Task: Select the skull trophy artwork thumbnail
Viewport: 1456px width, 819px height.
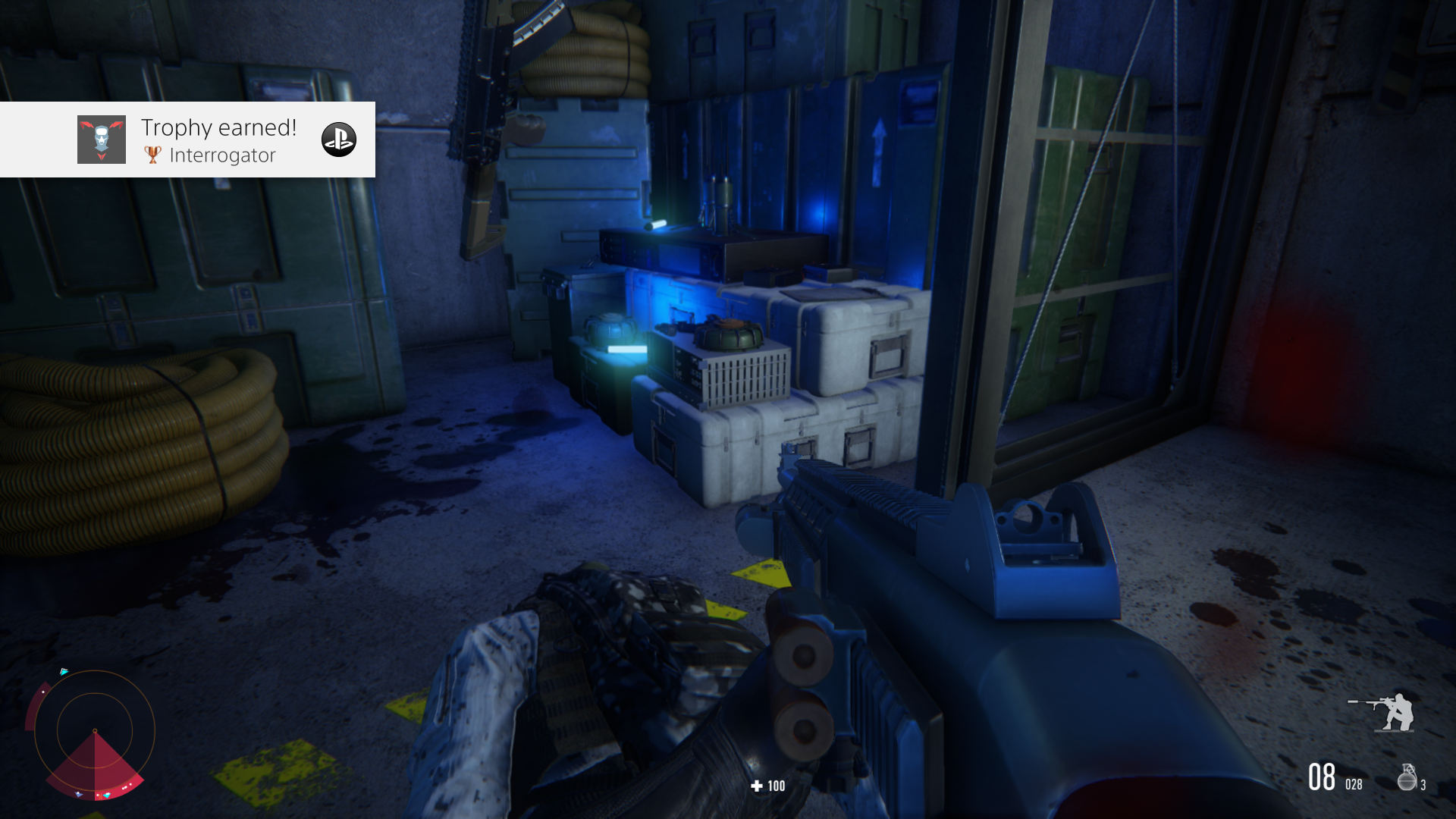Action: [x=102, y=140]
